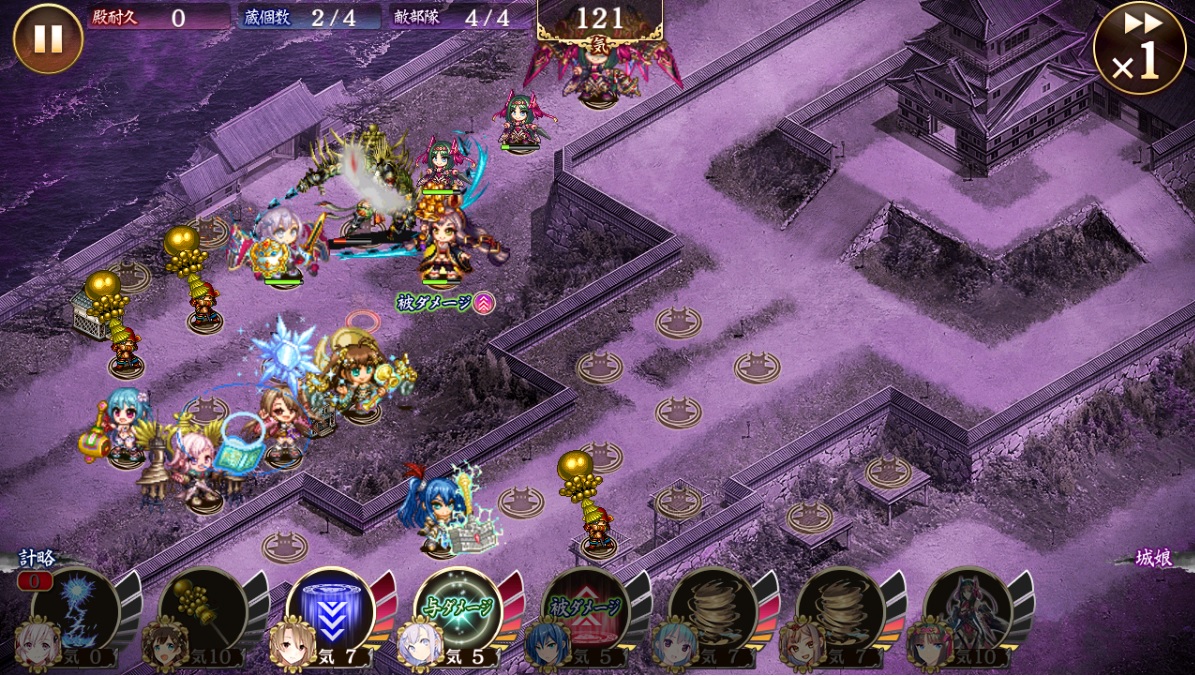Image resolution: width=1195 pixels, height=676 pixels.
Task: Choose the tornado stratagem with teal-haired portrait
Action: click(712, 611)
